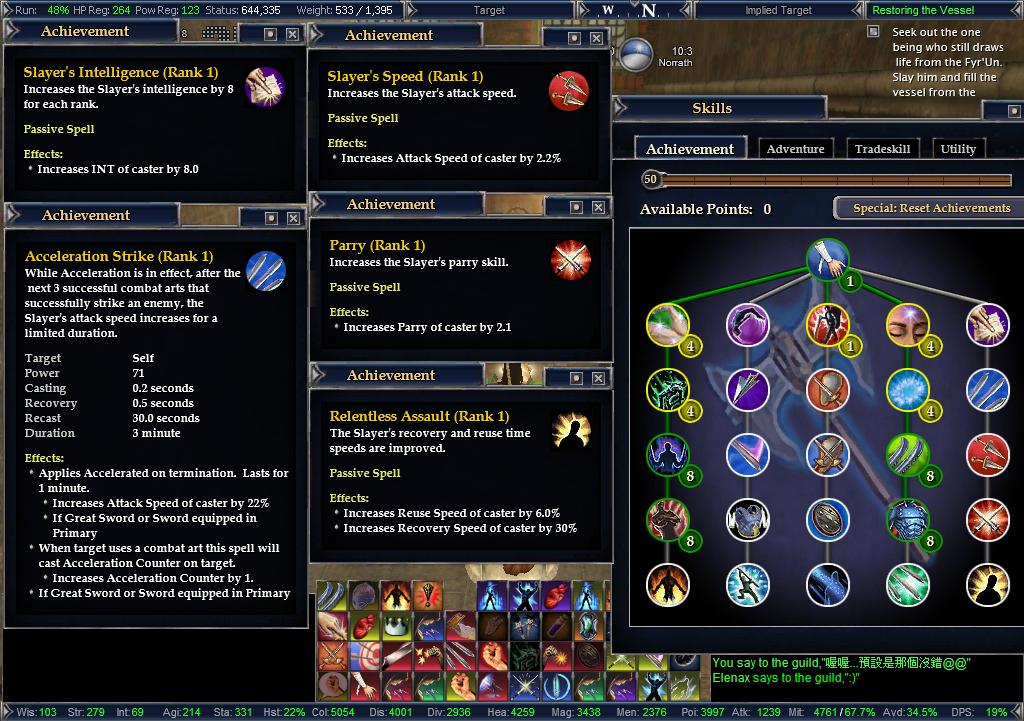Close the Relentless Assault achievement window
This screenshot has height=721, width=1024.
pyautogui.click(x=598, y=378)
